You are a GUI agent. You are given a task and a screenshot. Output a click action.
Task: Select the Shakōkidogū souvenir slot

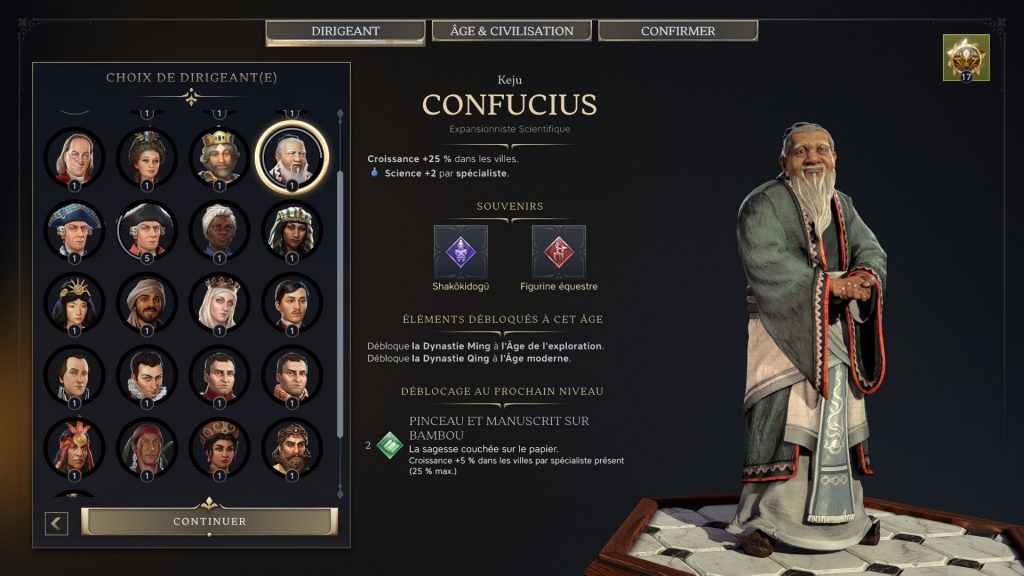(461, 252)
